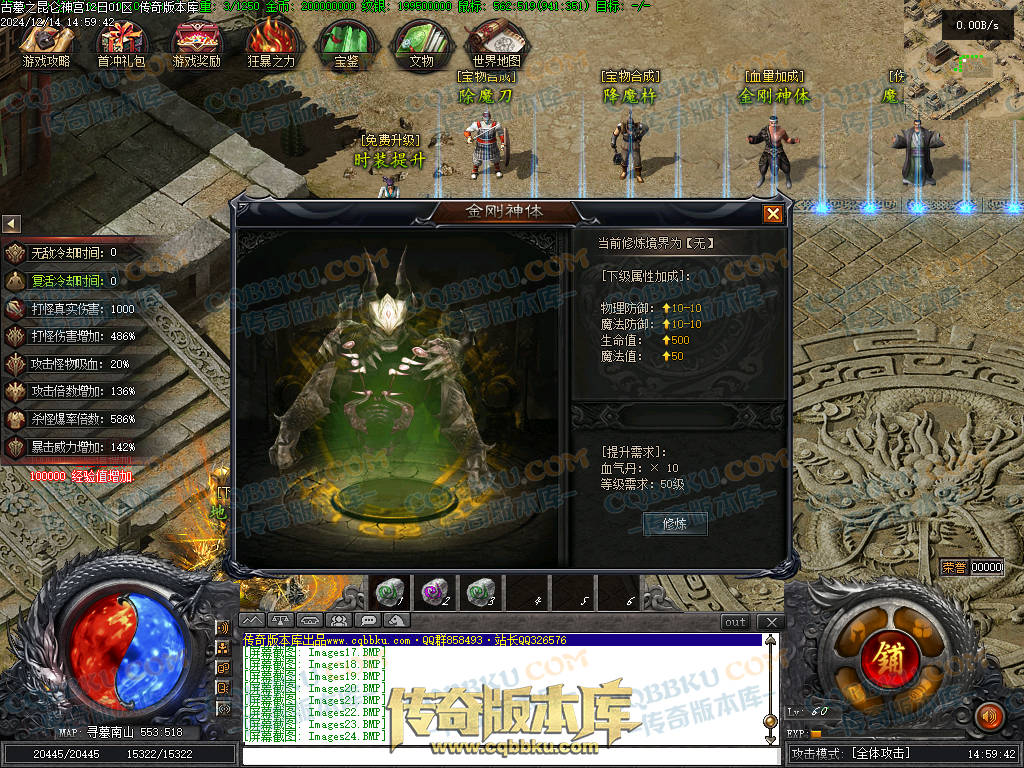Screen dimensions: 1024x768
Task: Click the chat text input box
Action: (500, 755)
